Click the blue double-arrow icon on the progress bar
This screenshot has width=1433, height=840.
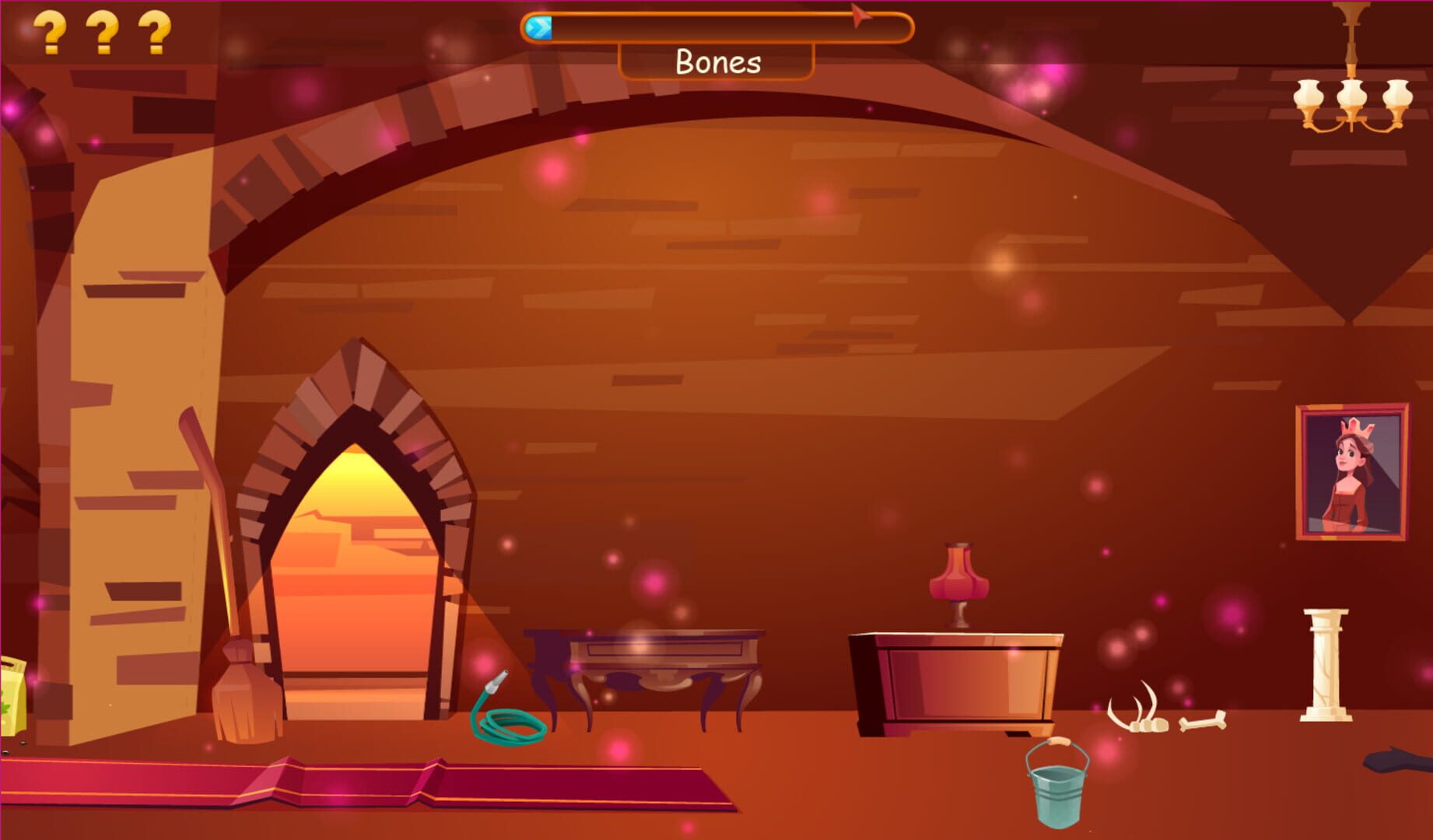point(538,28)
